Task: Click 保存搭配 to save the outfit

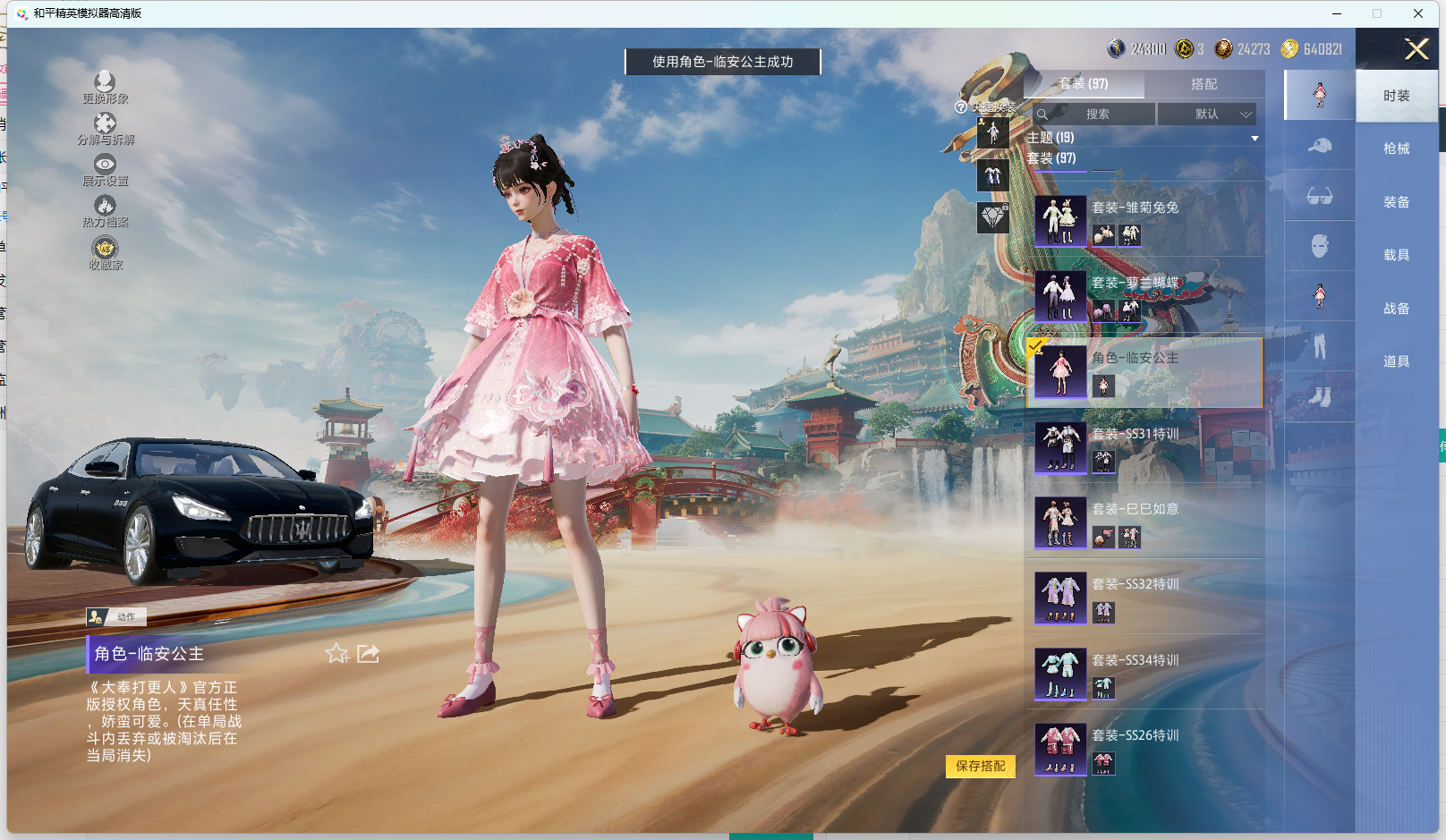Action: pyautogui.click(x=980, y=766)
